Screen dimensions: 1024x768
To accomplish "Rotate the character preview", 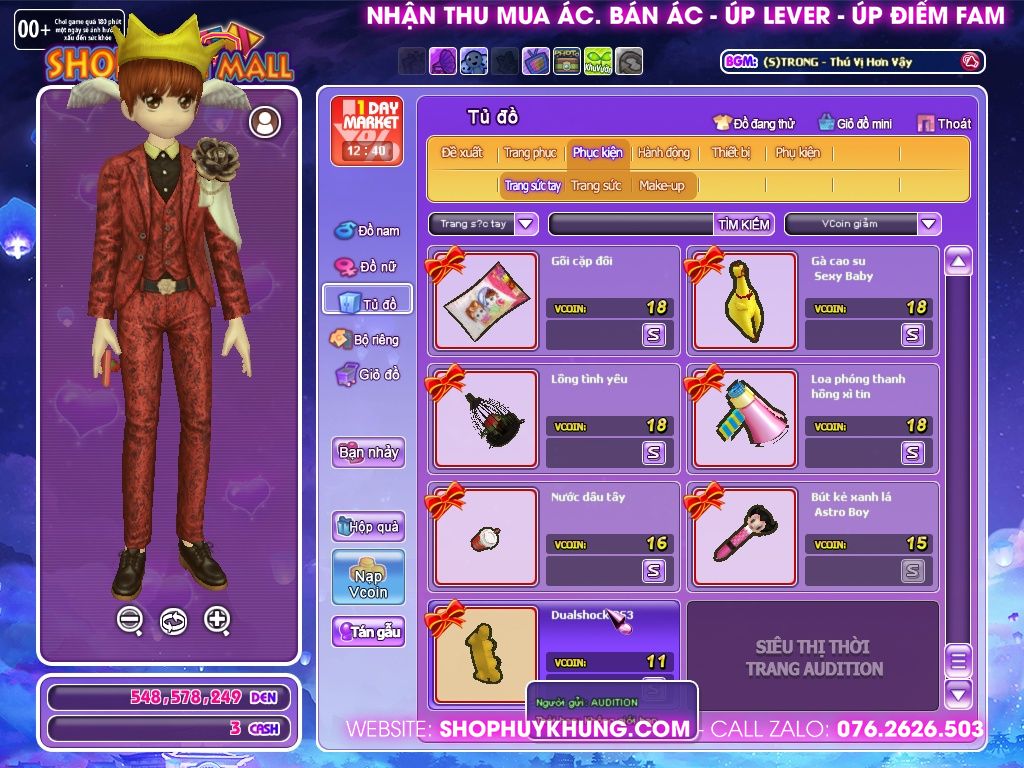I will click(173, 621).
